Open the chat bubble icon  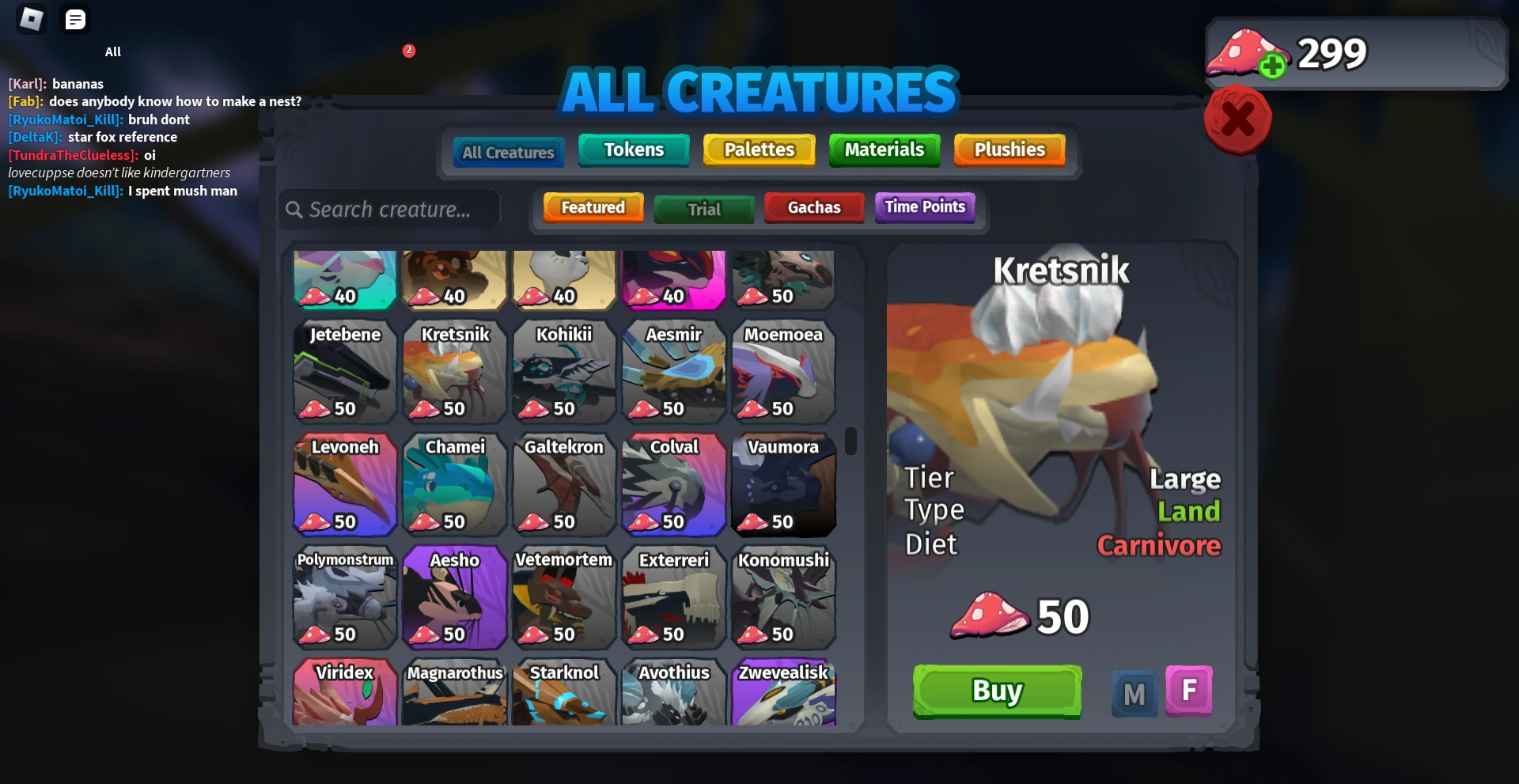pyautogui.click(x=75, y=19)
